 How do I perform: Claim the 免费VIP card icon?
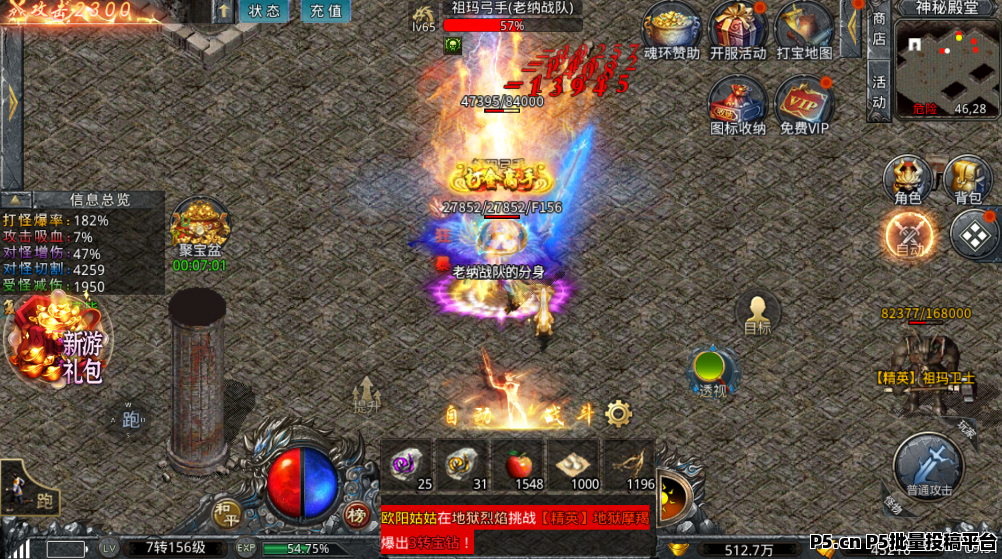(x=804, y=101)
